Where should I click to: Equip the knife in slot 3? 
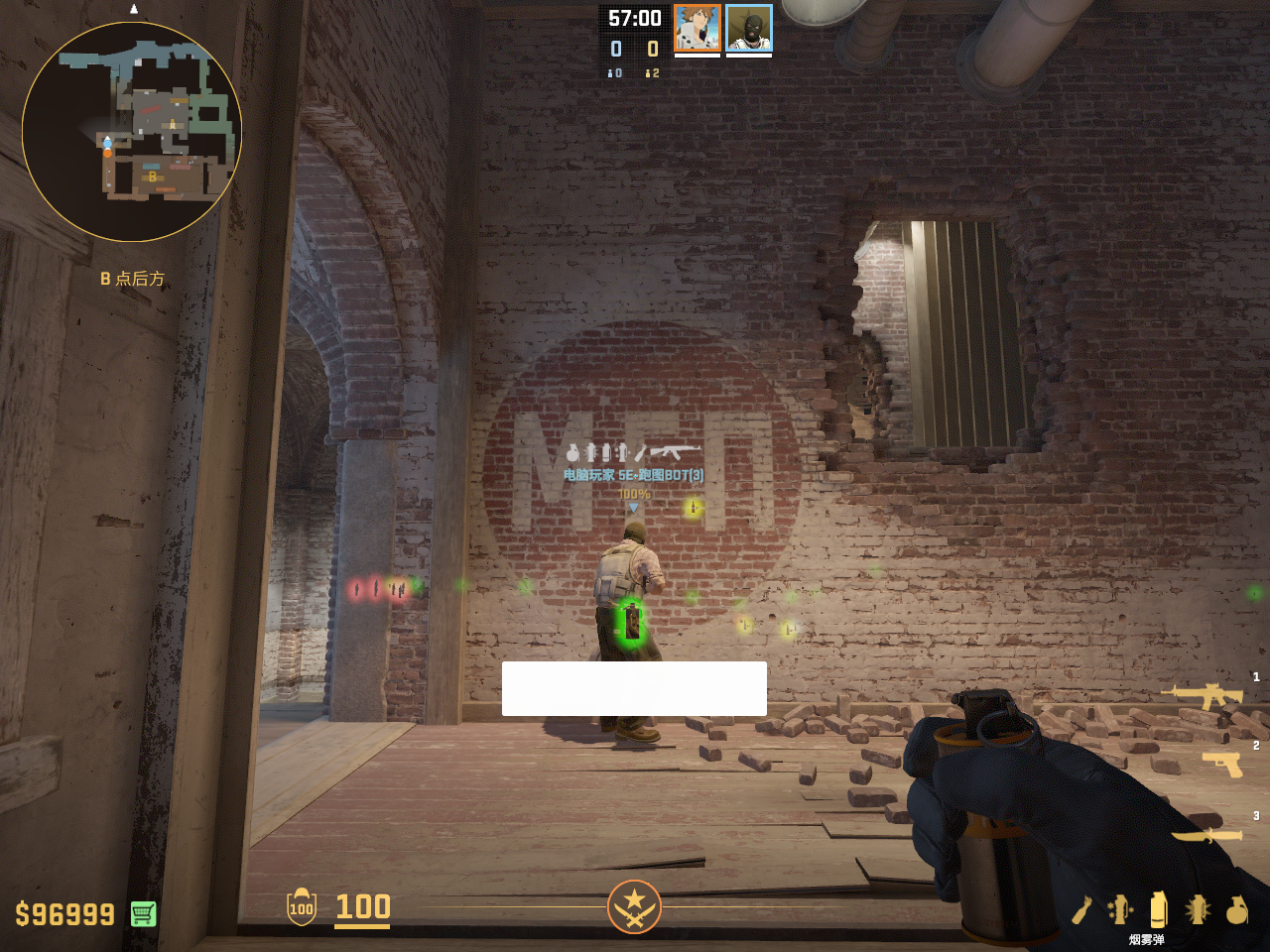pos(1208,835)
